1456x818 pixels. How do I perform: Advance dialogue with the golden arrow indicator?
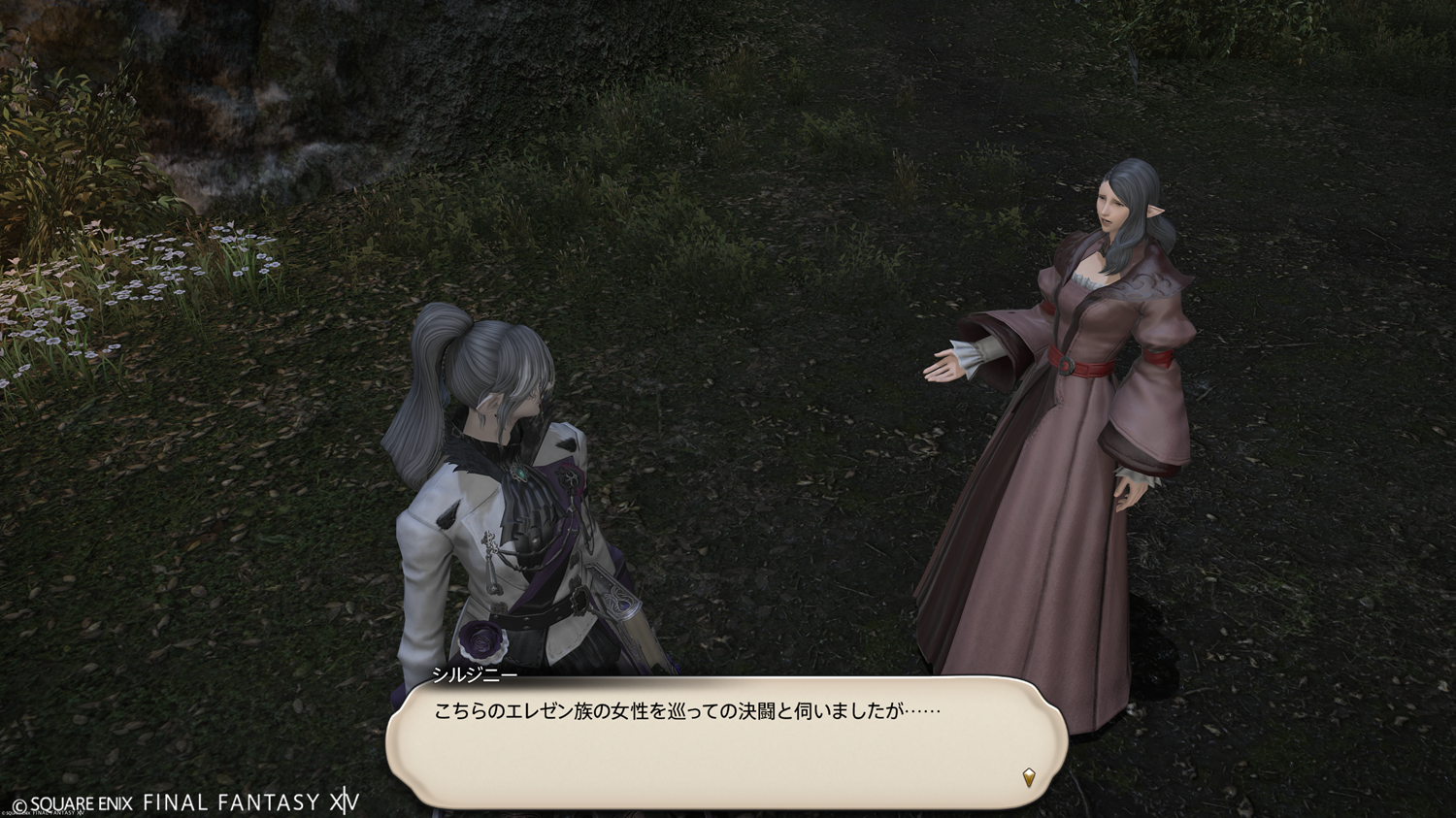tap(1029, 776)
